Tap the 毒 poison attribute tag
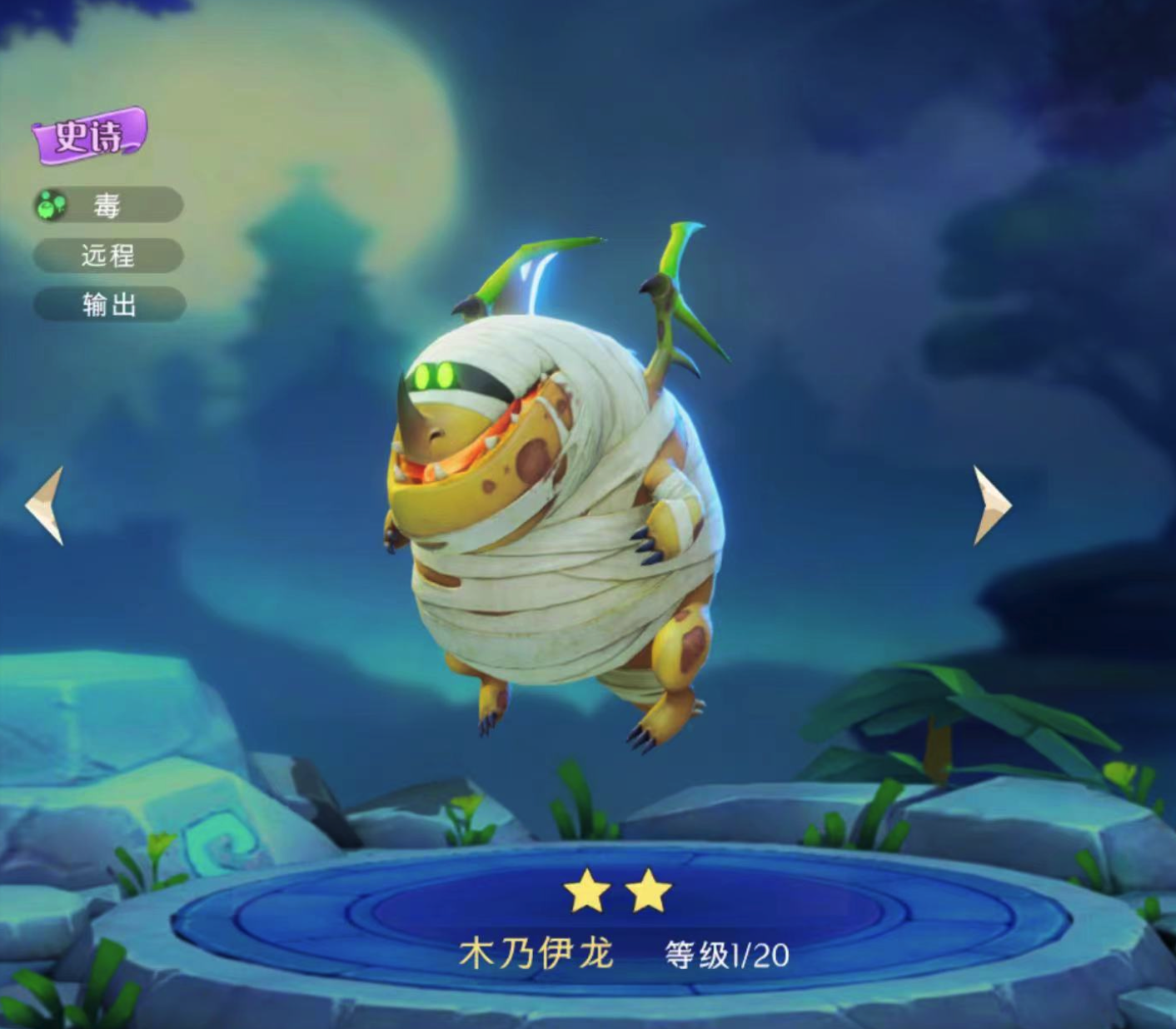This screenshot has width=1176, height=1029. [108, 205]
